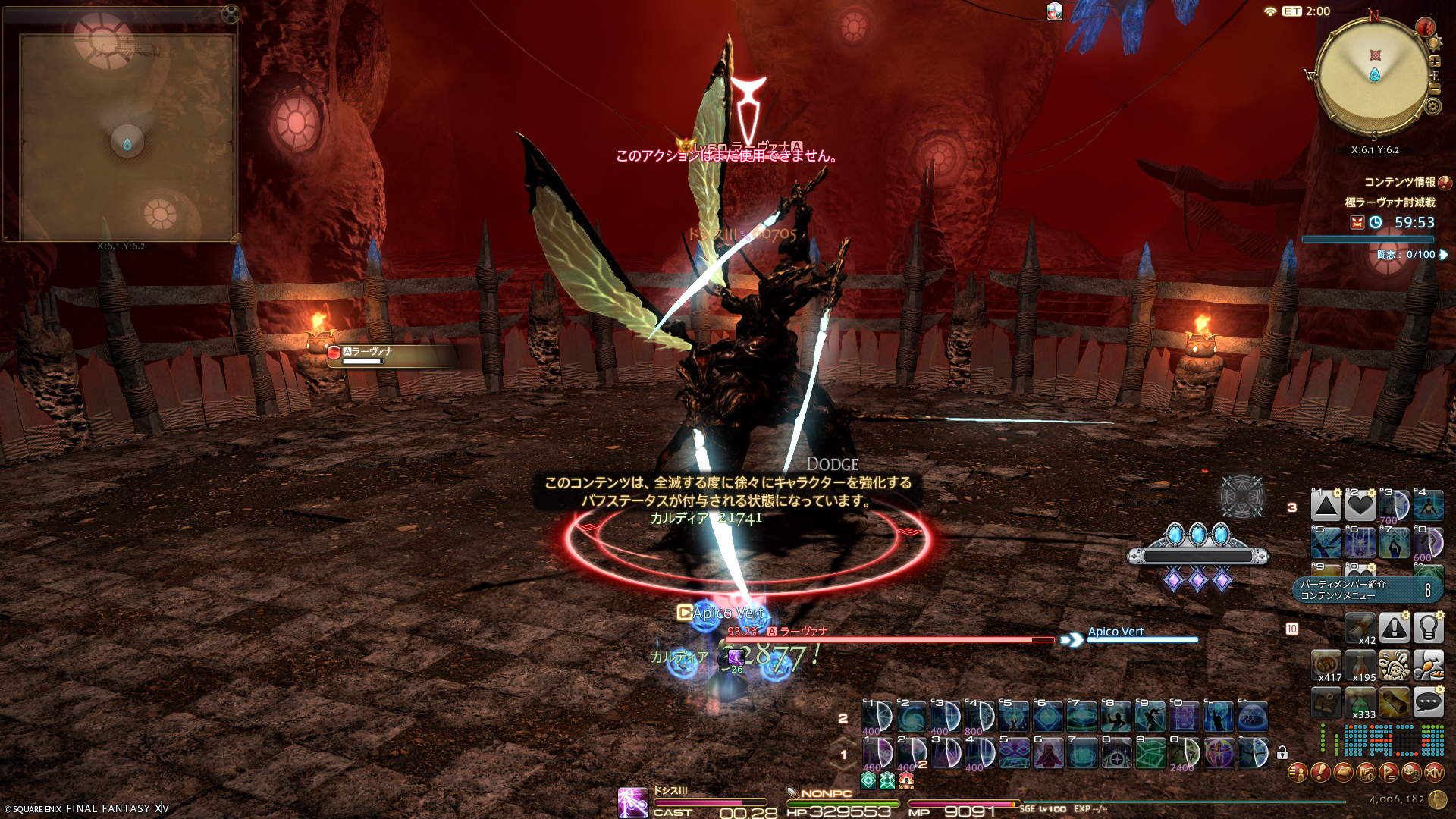This screenshot has width=1456, height=819.
Task: Select the warning exclamation triangle hotbar icon
Action: click(1394, 628)
